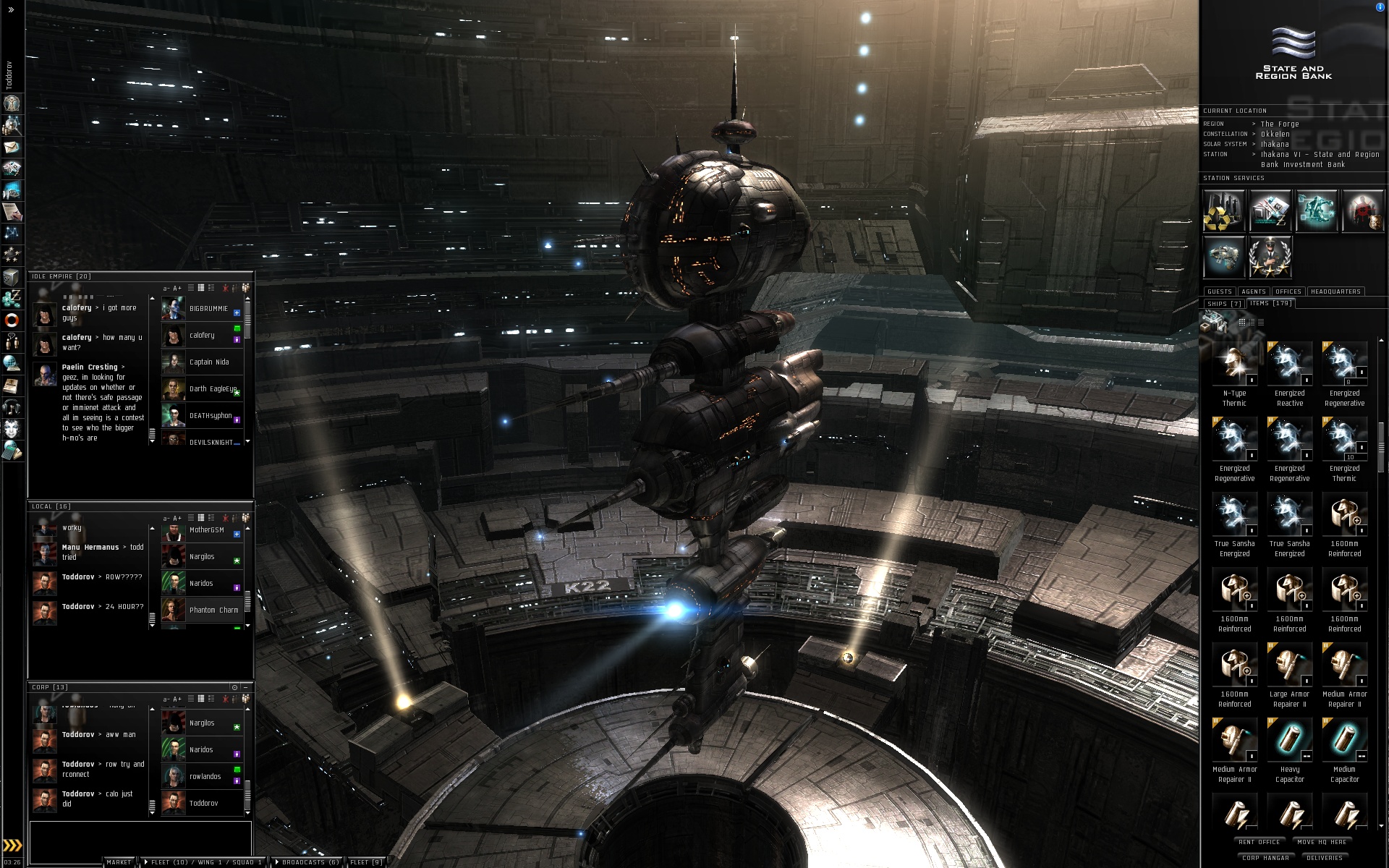Open the Reprocessing Plant station service

click(1223, 211)
